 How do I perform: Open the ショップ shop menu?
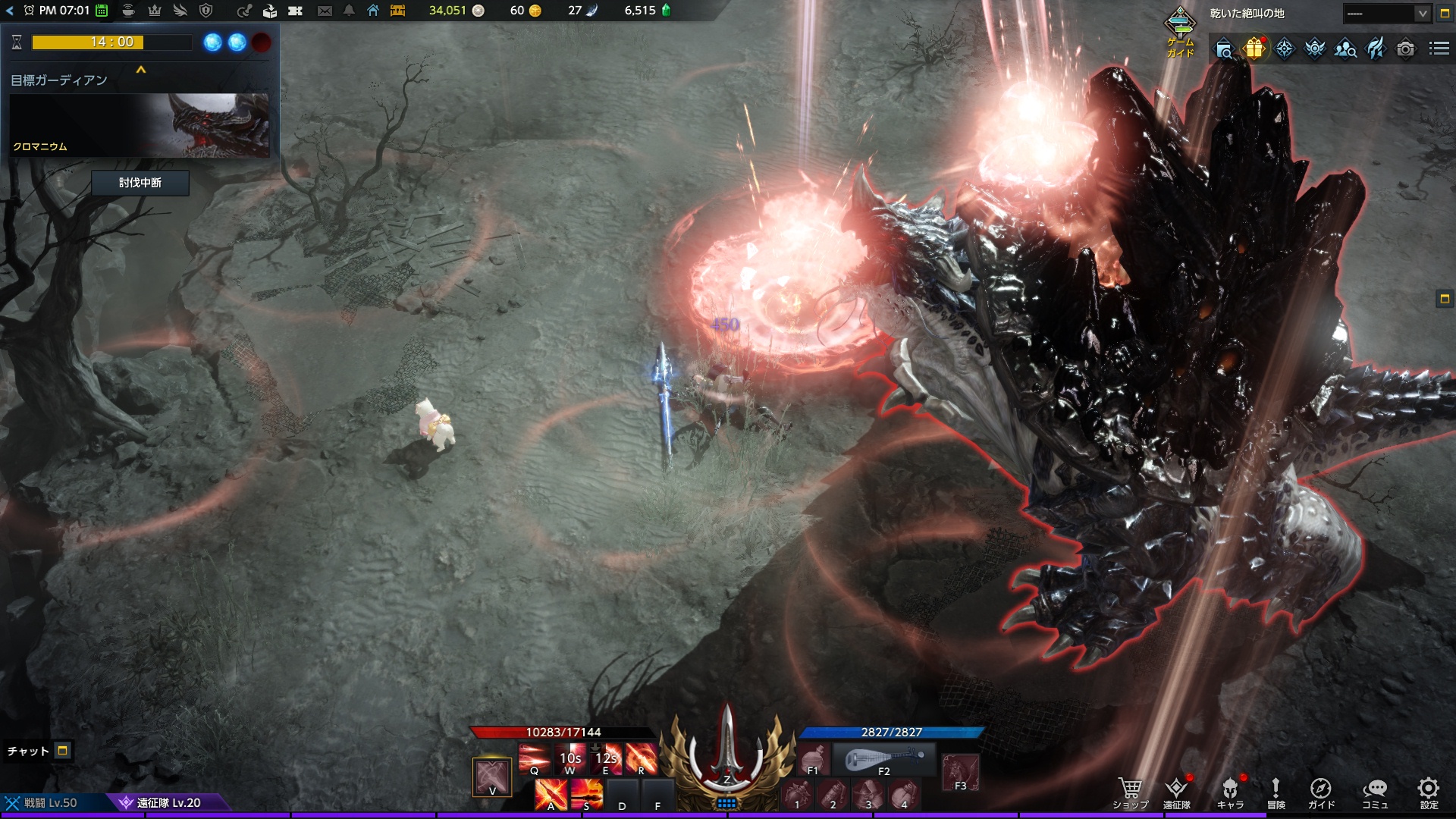[1130, 792]
